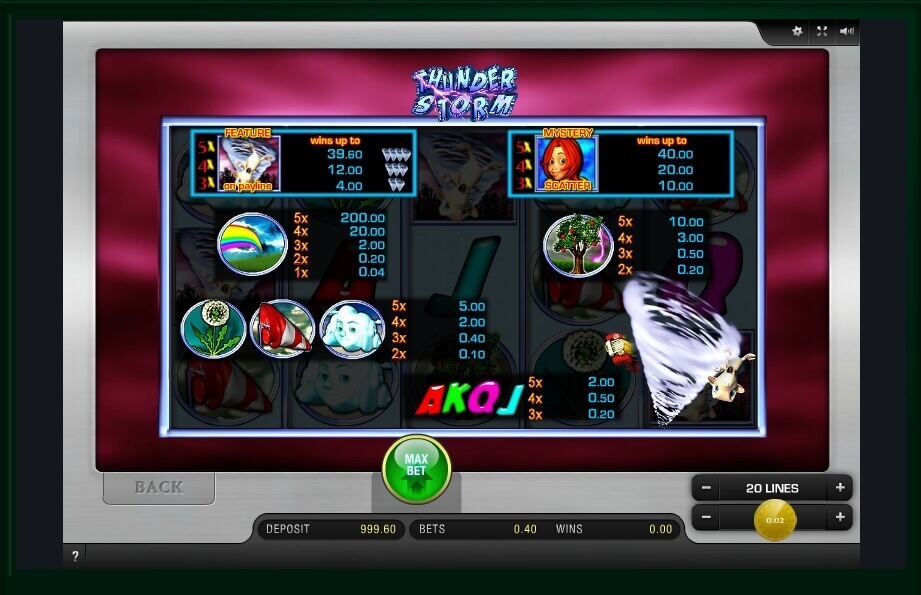Go back using the BACK button
The width and height of the screenshot is (921, 595).
[159, 487]
